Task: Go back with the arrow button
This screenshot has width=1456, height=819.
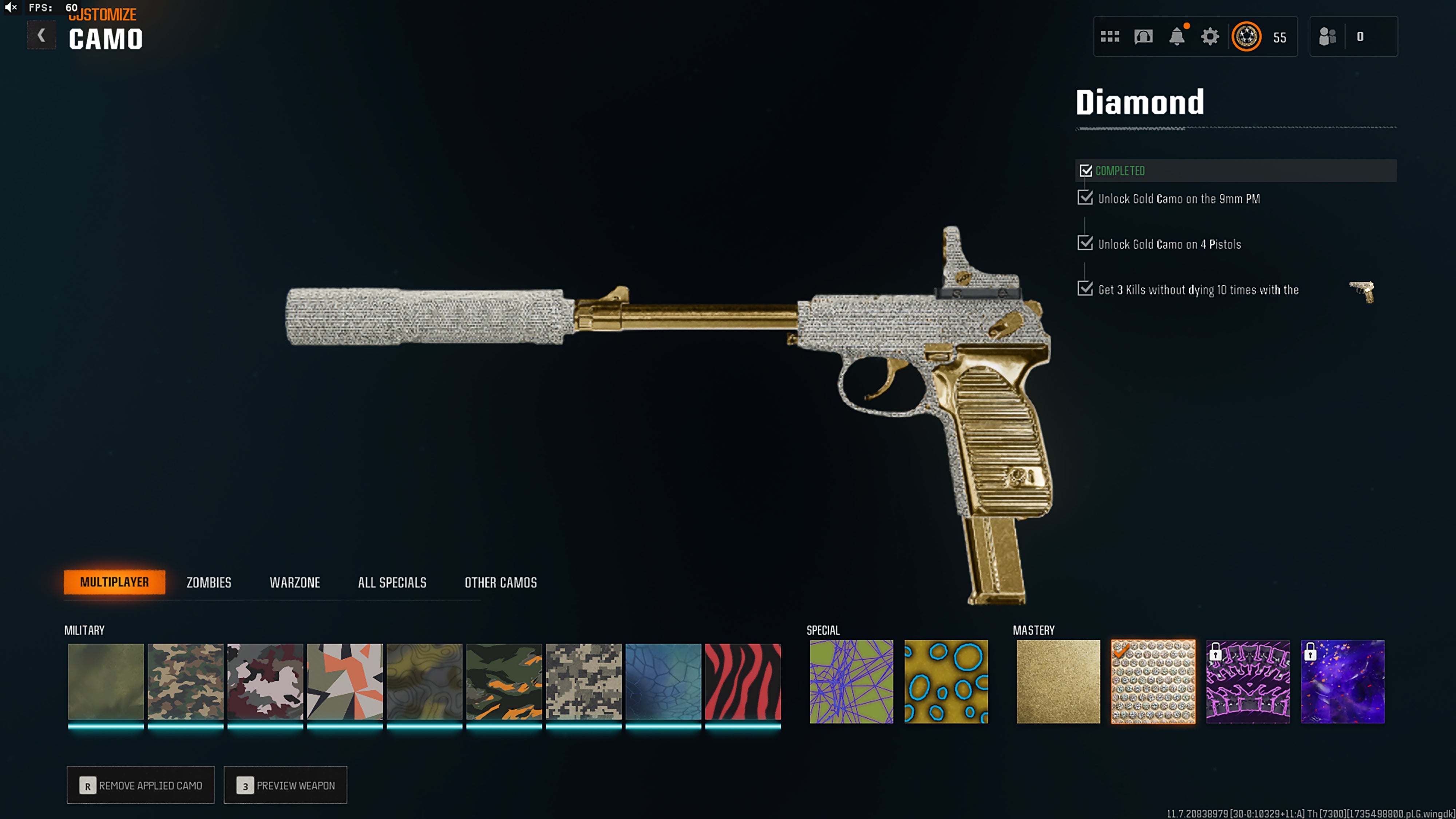Action: coord(41,36)
